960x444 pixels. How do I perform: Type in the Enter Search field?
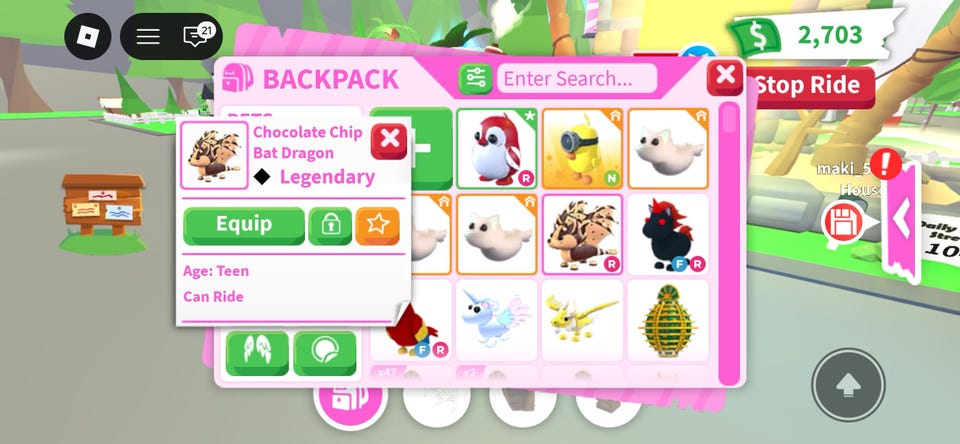tap(576, 78)
